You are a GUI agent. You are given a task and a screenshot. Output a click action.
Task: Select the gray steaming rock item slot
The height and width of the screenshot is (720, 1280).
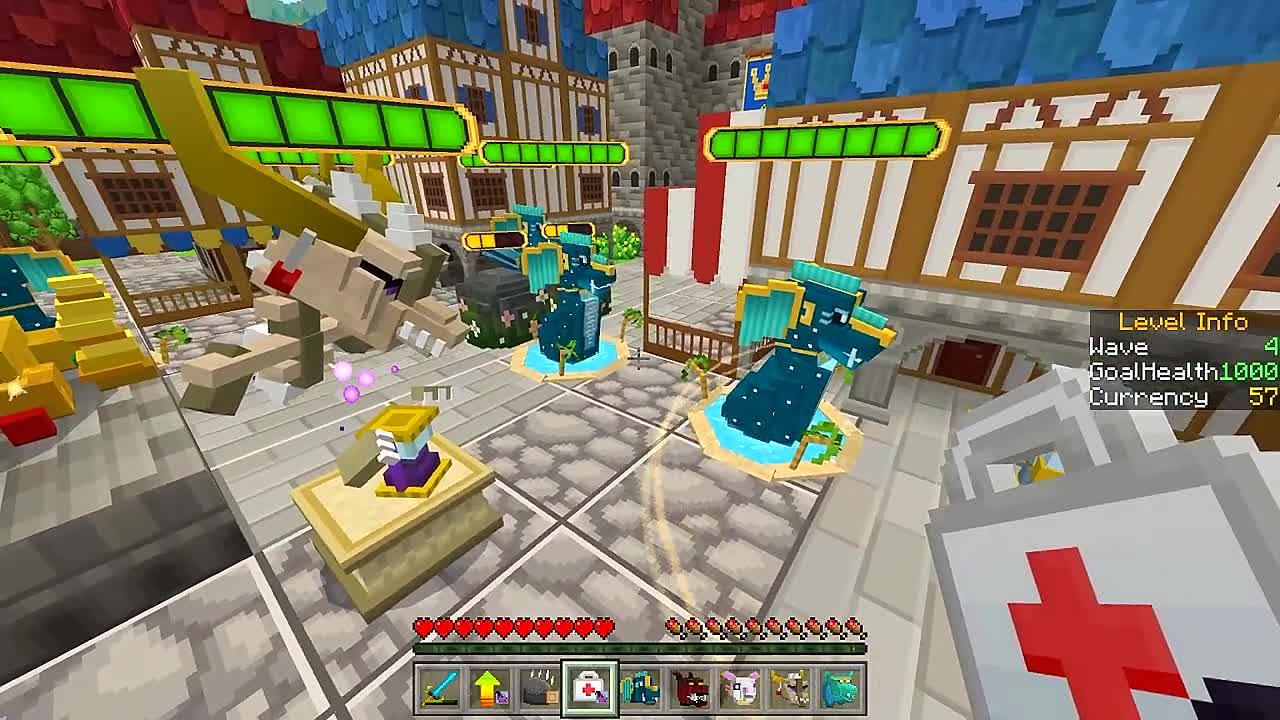539,689
